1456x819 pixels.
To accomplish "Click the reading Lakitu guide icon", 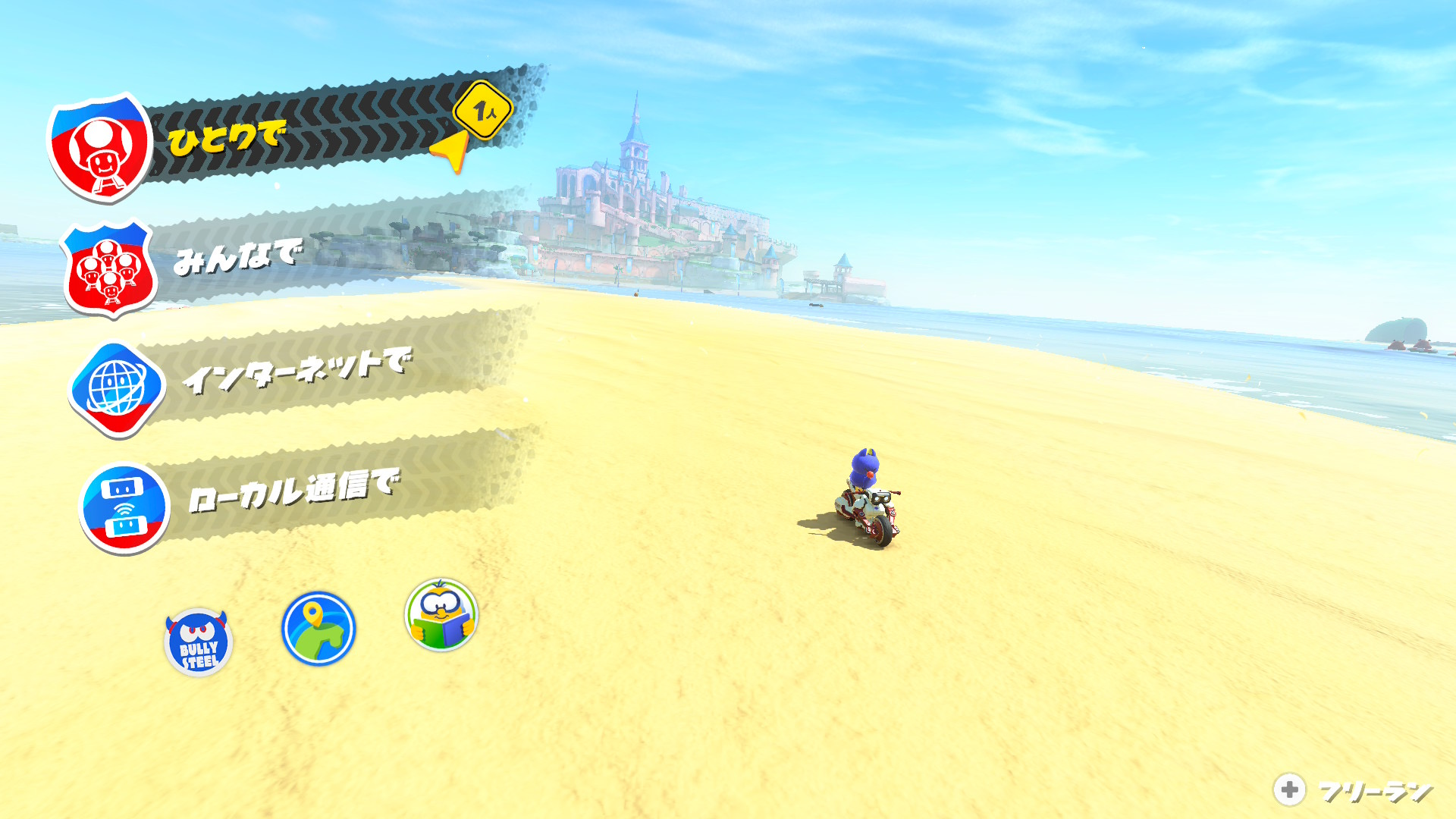I will (441, 615).
